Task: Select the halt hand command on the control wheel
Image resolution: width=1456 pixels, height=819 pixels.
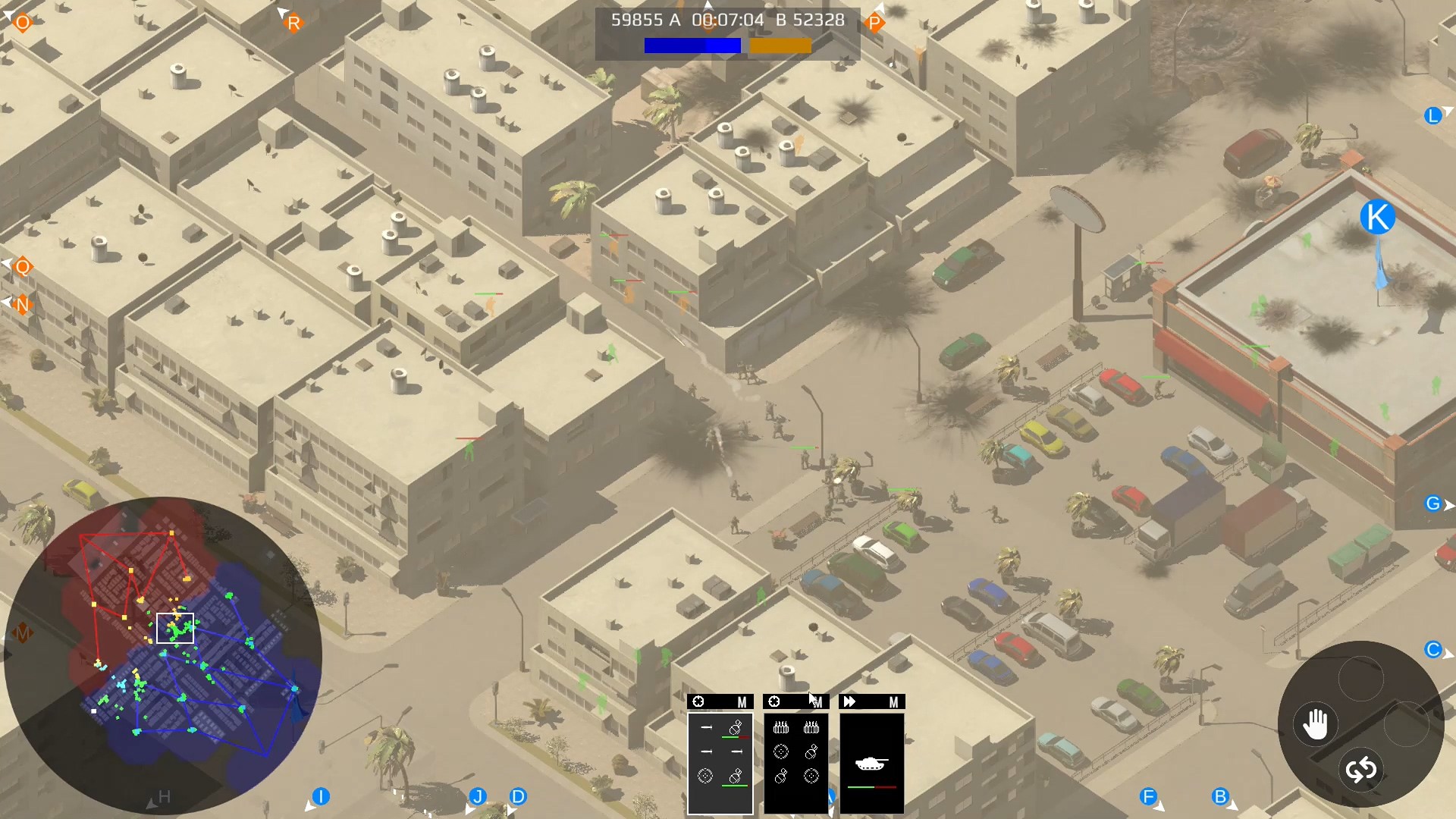Action: click(x=1316, y=723)
